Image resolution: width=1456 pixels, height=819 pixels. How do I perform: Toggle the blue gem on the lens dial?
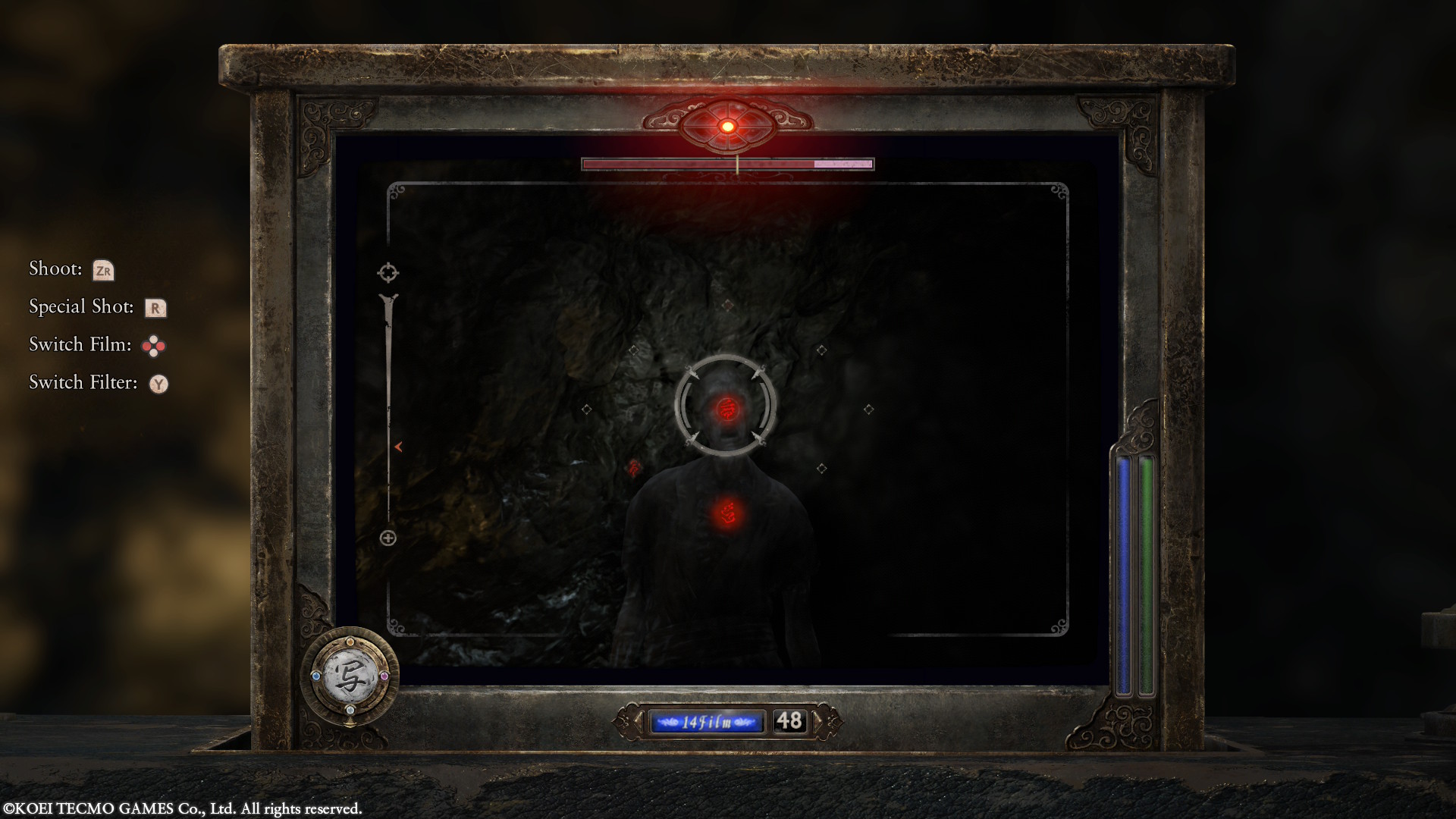pyautogui.click(x=316, y=676)
